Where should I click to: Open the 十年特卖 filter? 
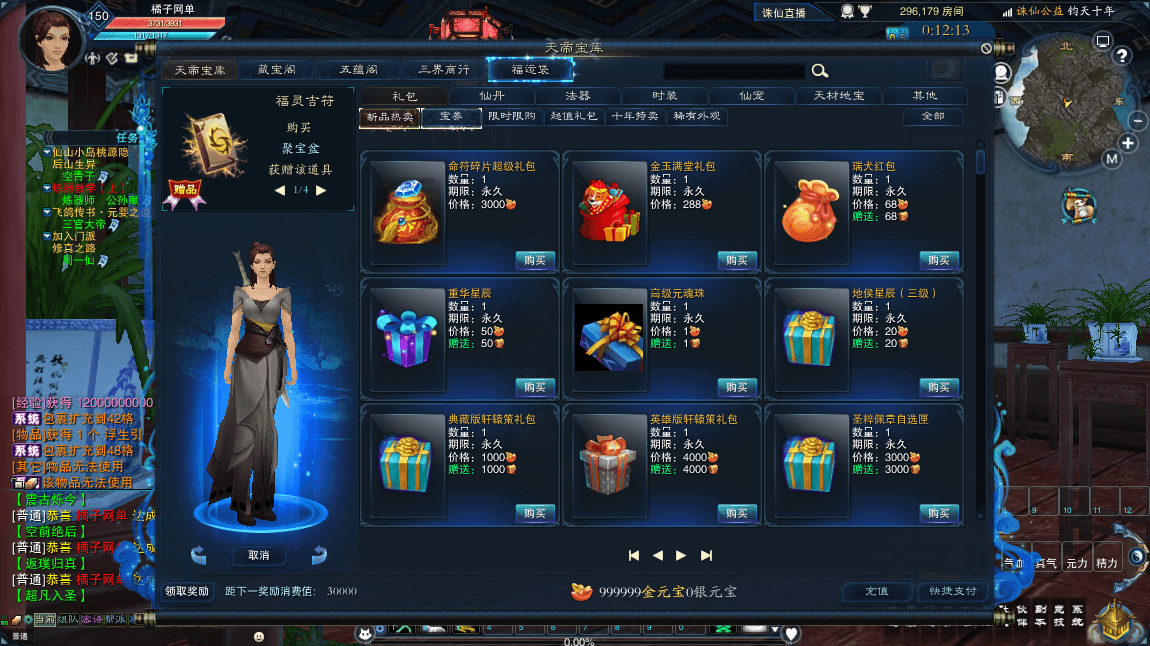pyautogui.click(x=636, y=117)
